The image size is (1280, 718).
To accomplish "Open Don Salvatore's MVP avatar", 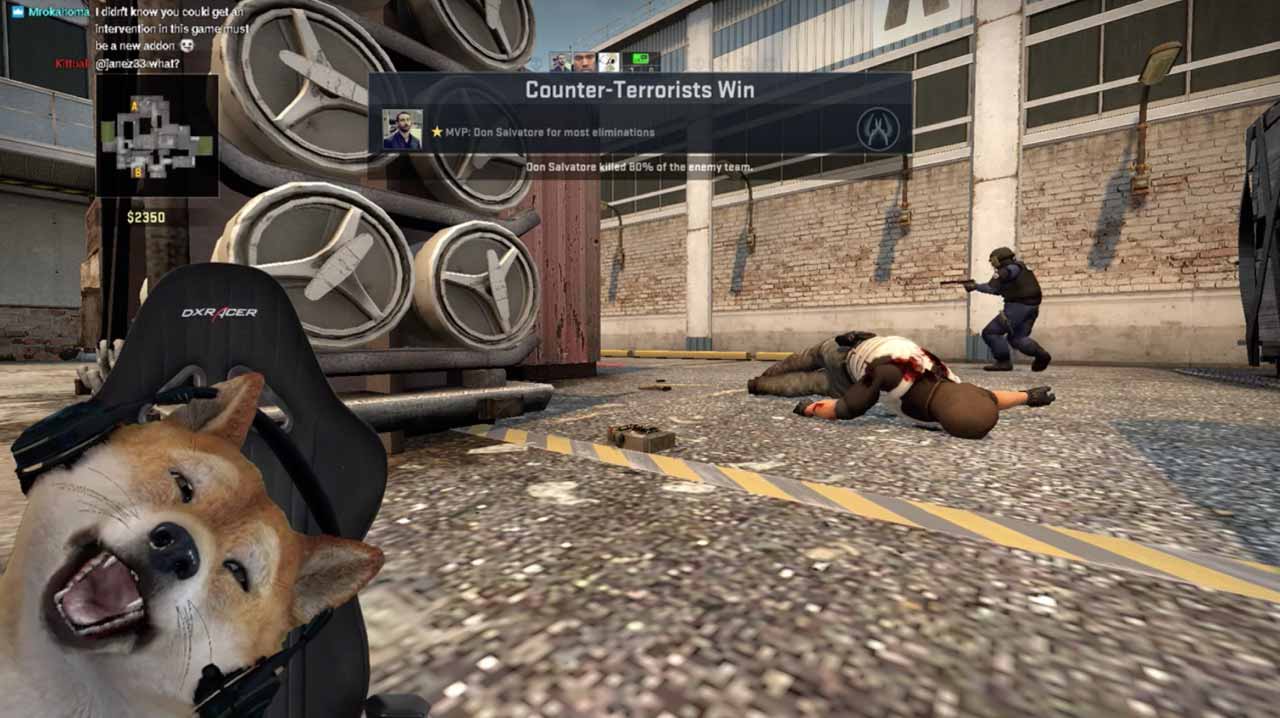I will click(x=402, y=130).
